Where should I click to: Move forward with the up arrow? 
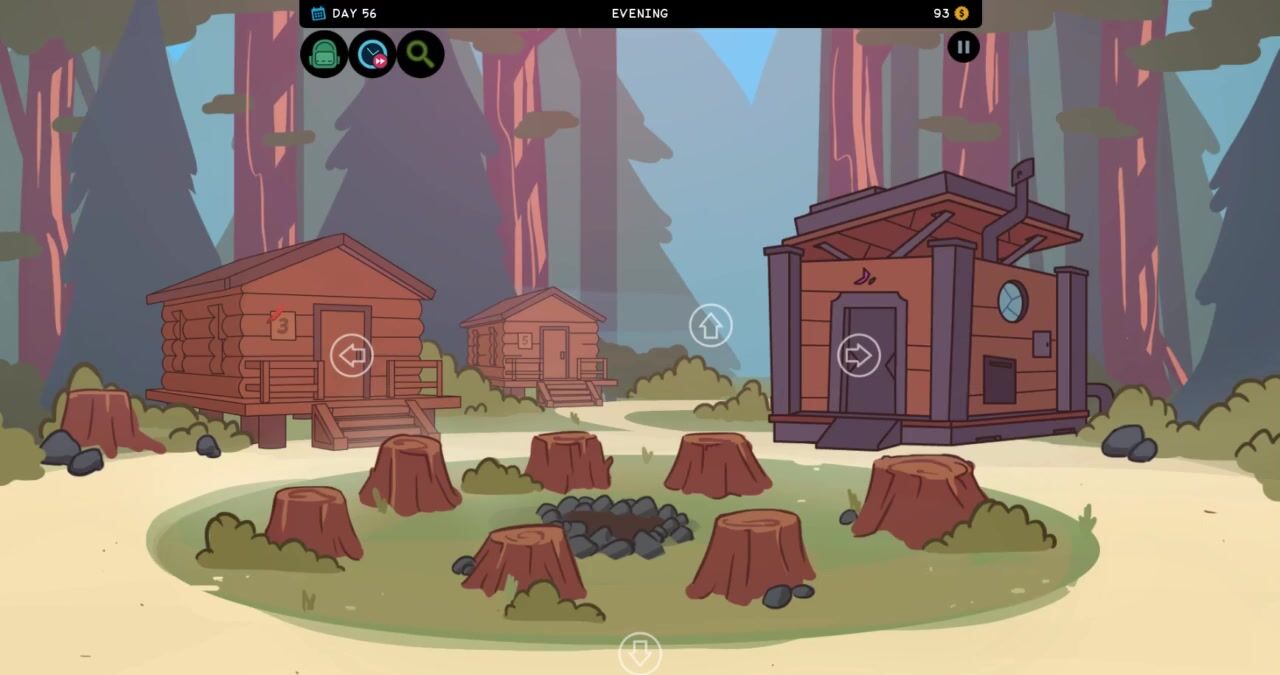click(x=710, y=326)
